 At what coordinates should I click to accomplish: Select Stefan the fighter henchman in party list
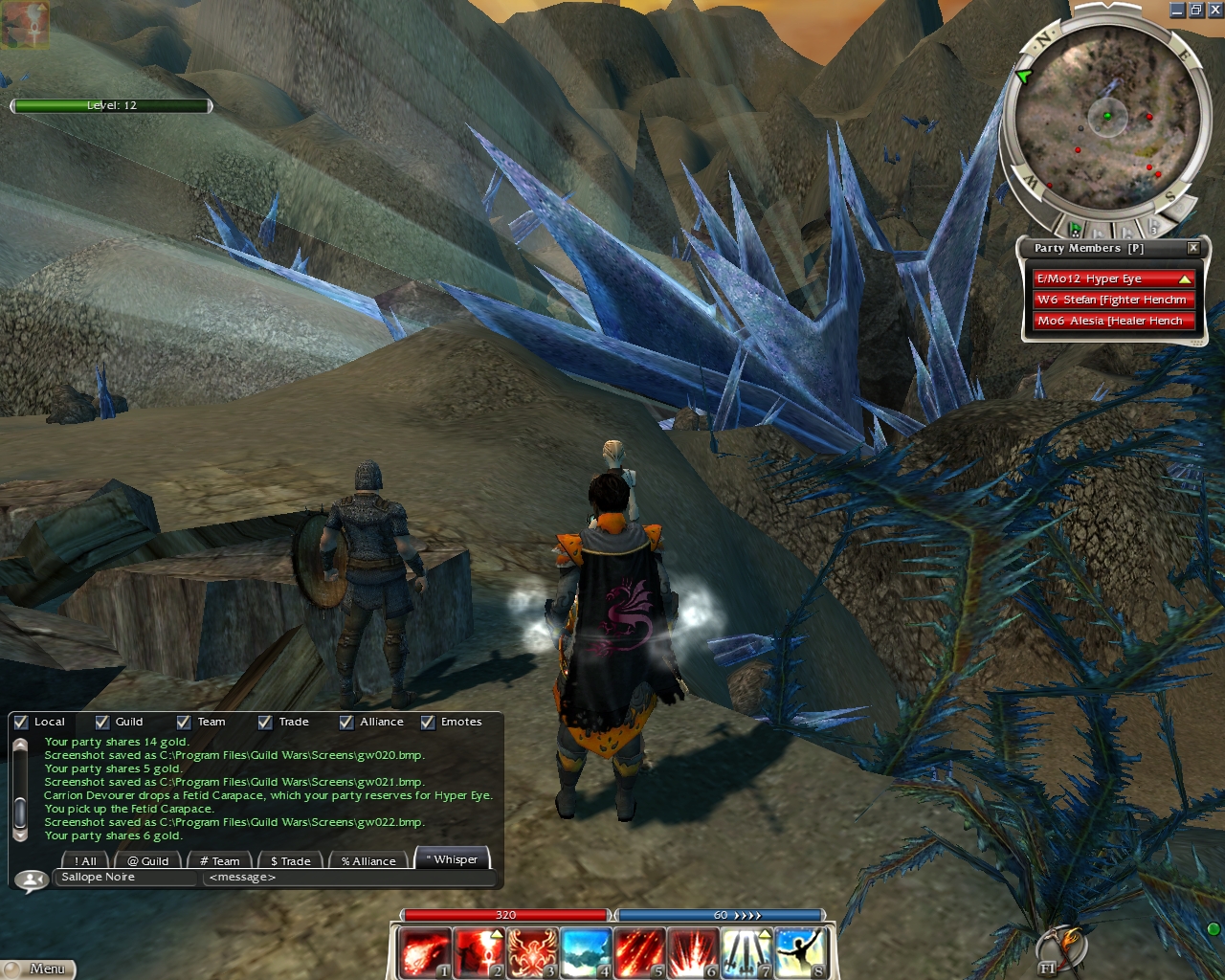click(x=1111, y=301)
